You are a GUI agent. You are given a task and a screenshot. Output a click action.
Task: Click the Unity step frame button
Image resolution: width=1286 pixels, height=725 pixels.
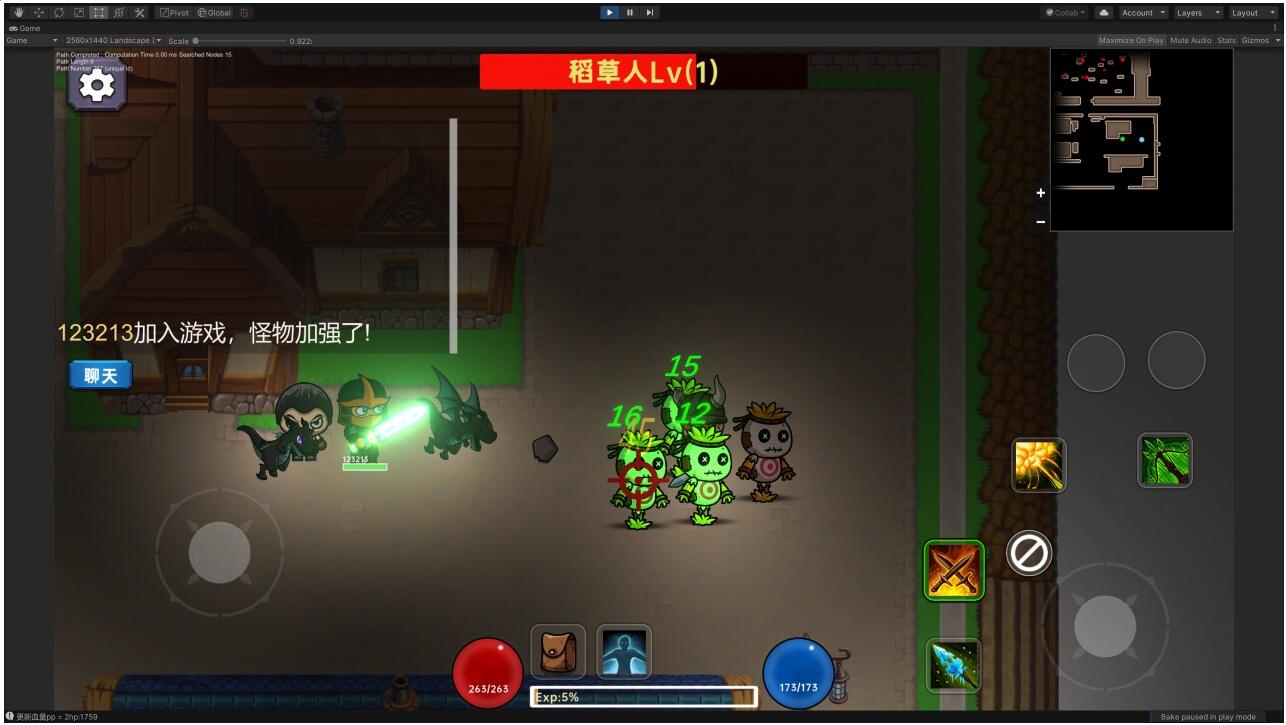[x=650, y=13]
